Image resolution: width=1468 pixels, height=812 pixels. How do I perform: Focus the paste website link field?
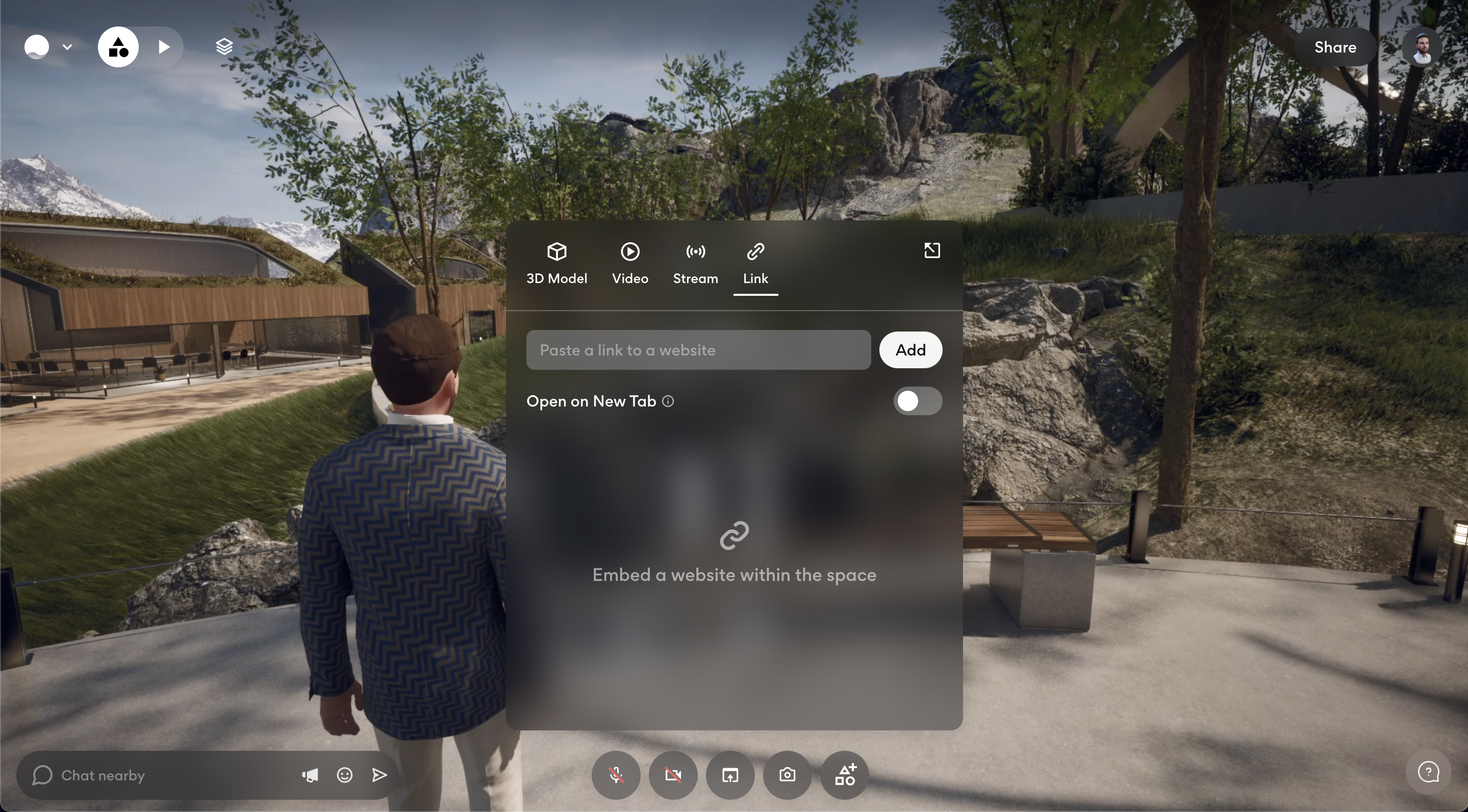click(698, 350)
